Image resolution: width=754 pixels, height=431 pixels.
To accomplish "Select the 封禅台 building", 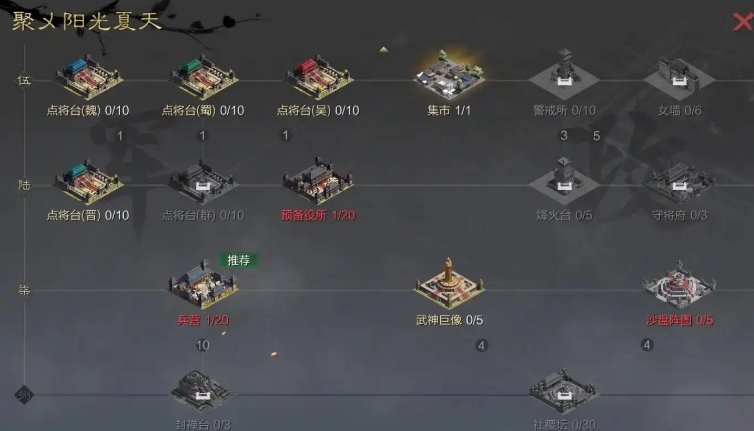I will pos(203,391).
